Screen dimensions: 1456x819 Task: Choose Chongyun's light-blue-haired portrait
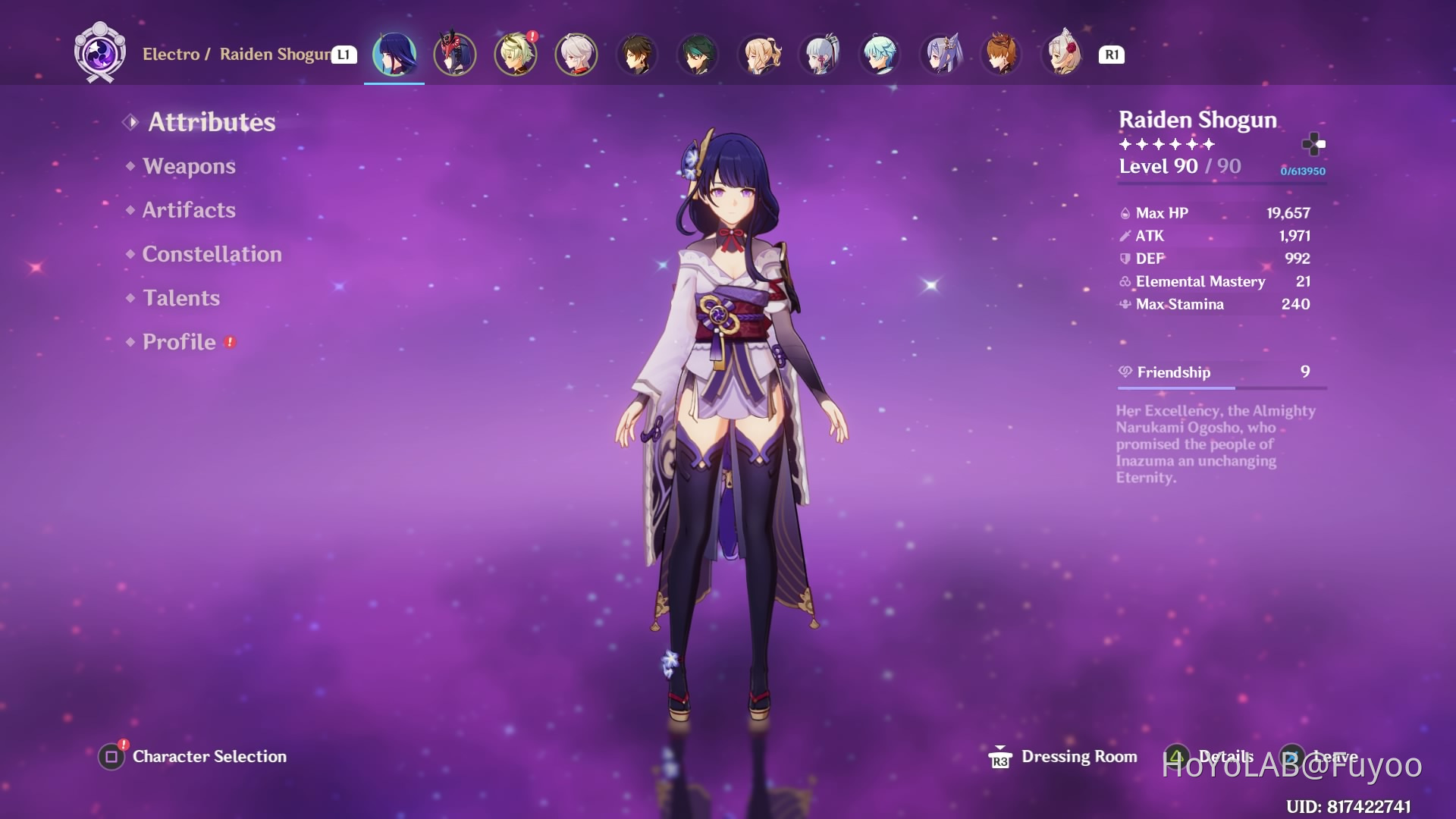(x=880, y=55)
